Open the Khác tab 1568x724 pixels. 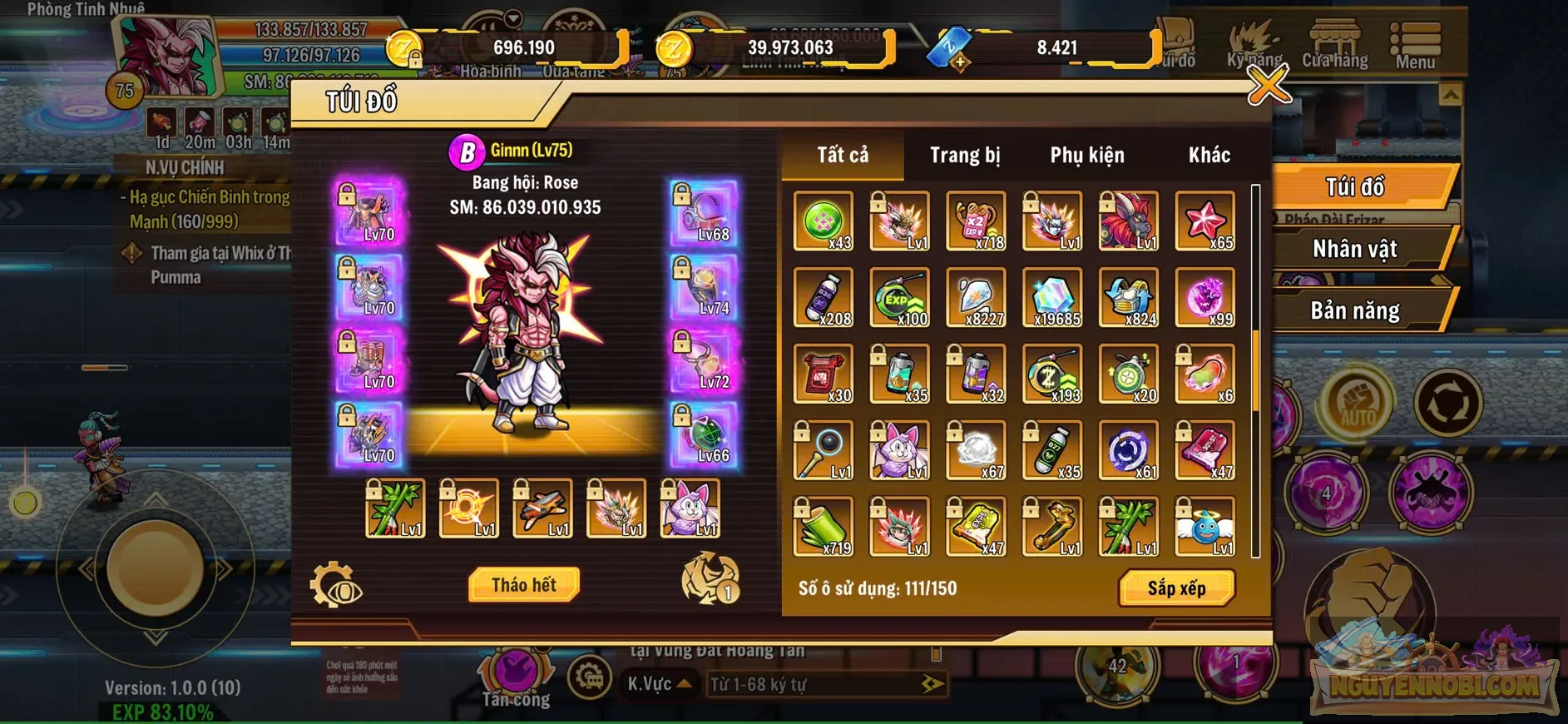[x=1208, y=155]
